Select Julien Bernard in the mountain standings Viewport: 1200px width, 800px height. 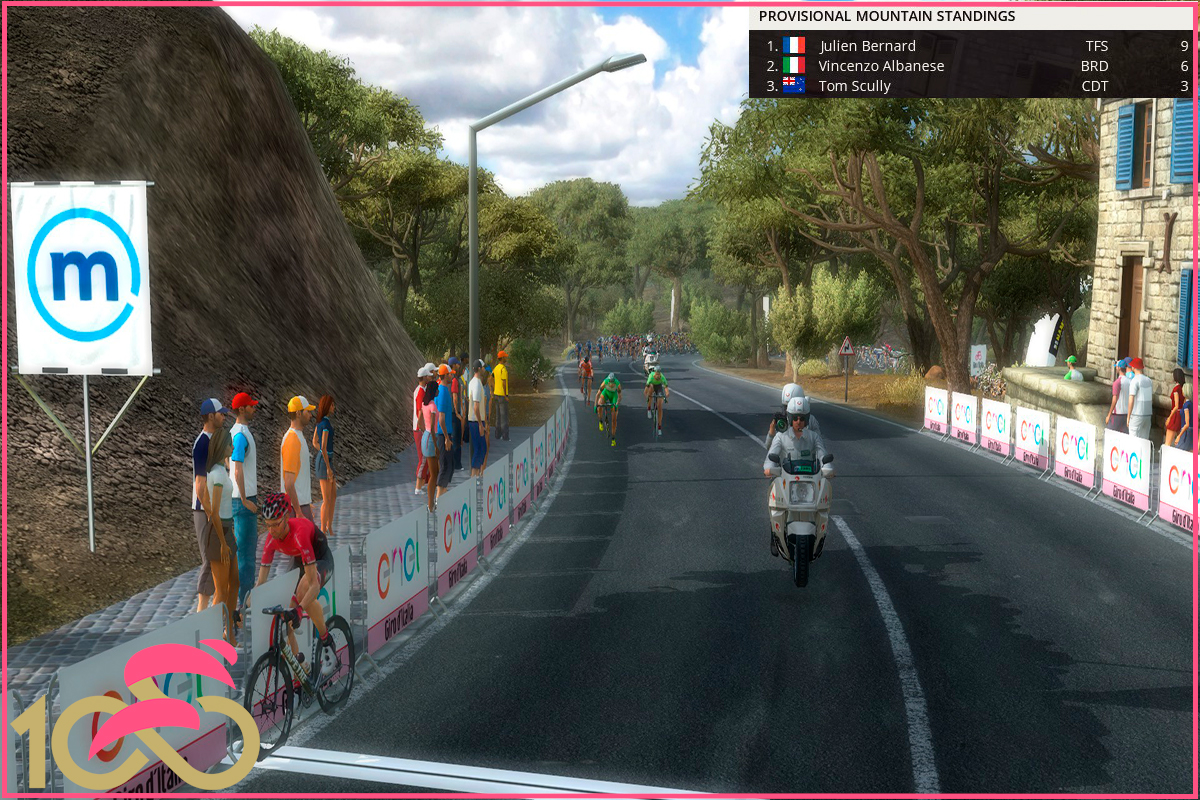click(867, 46)
